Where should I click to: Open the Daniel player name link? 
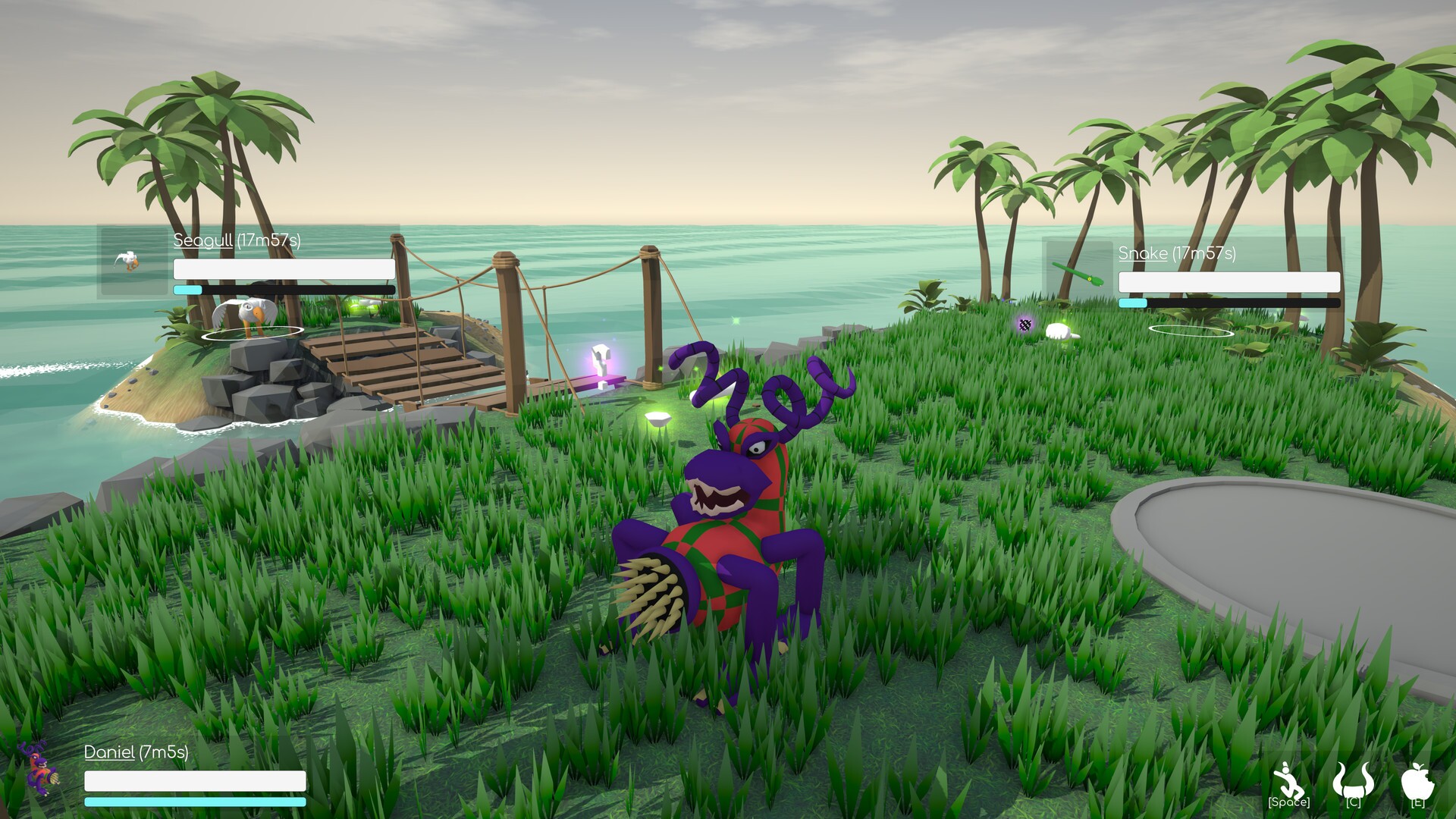pos(108,753)
